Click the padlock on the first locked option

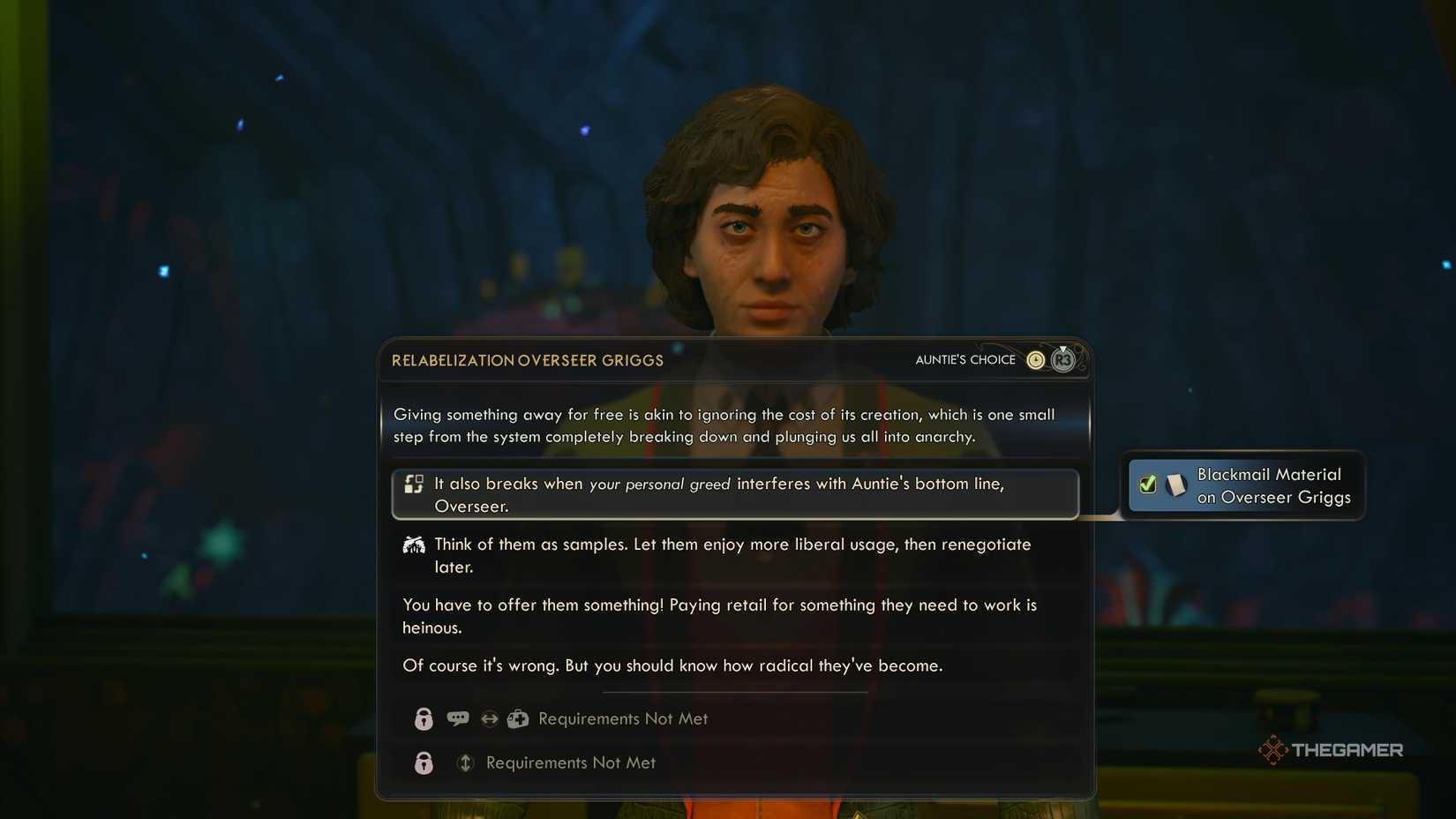click(424, 718)
